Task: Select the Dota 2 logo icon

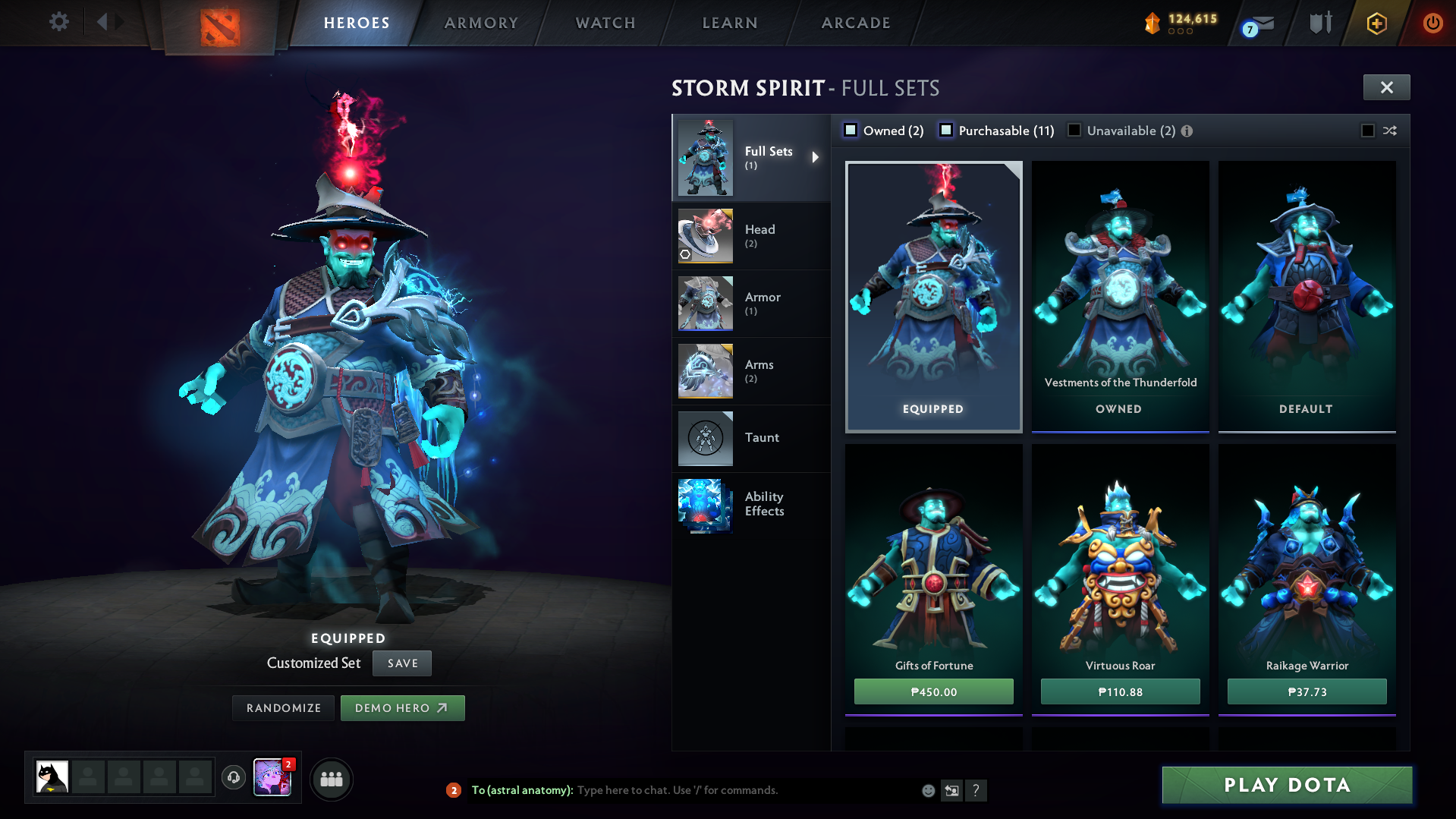Action: (x=219, y=23)
